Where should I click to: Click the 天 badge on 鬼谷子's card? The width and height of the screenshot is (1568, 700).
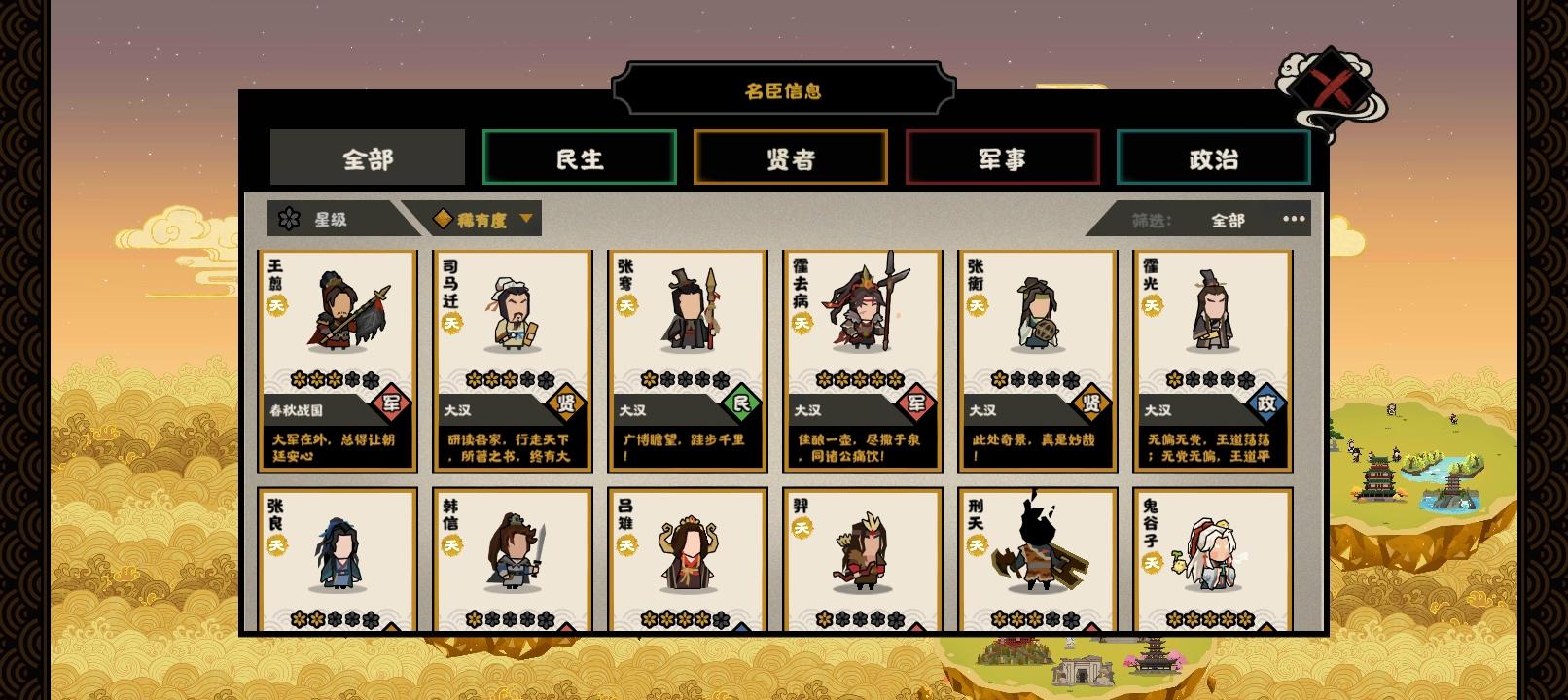click(x=1152, y=559)
